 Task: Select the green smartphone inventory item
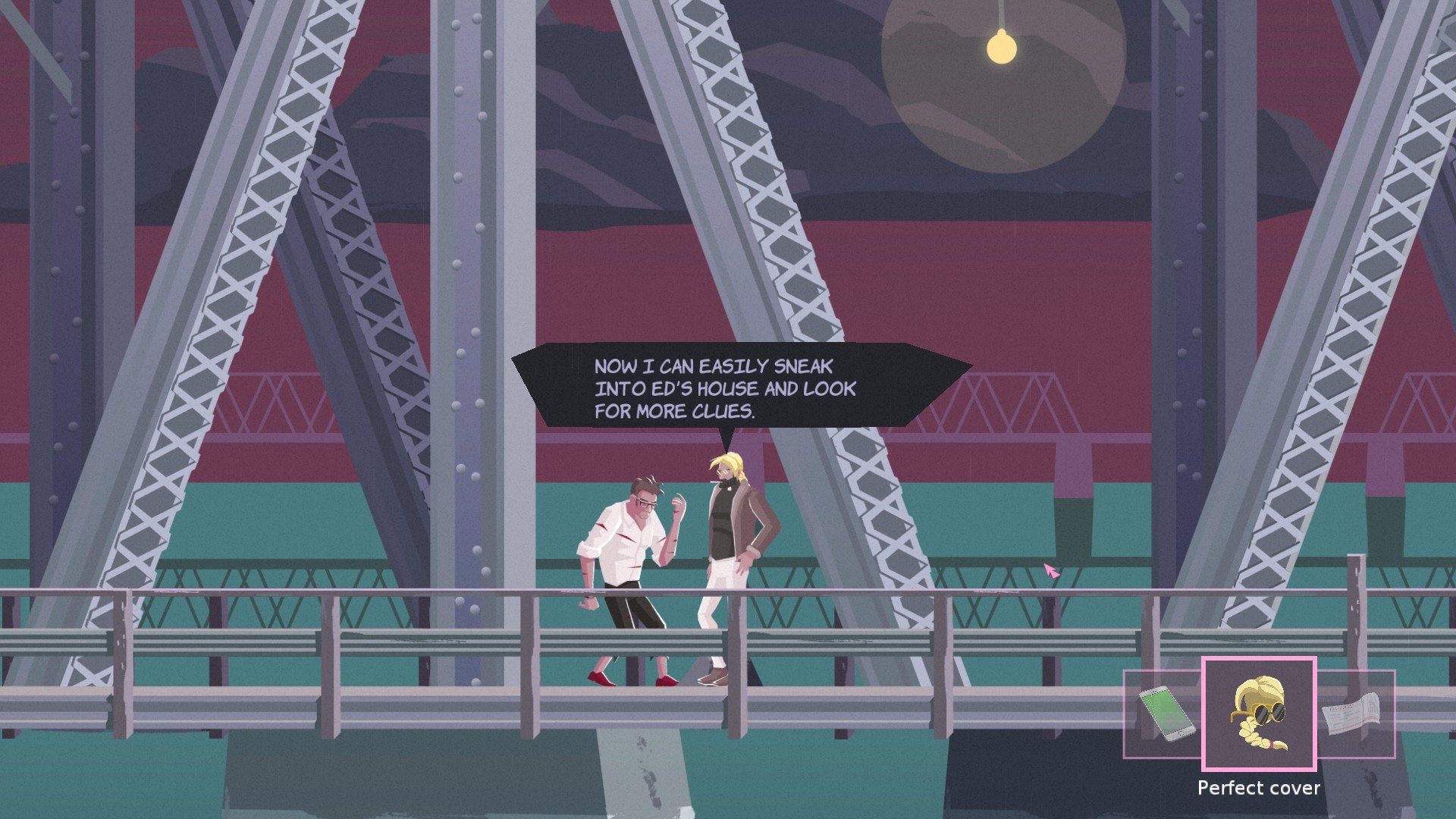(x=1166, y=714)
